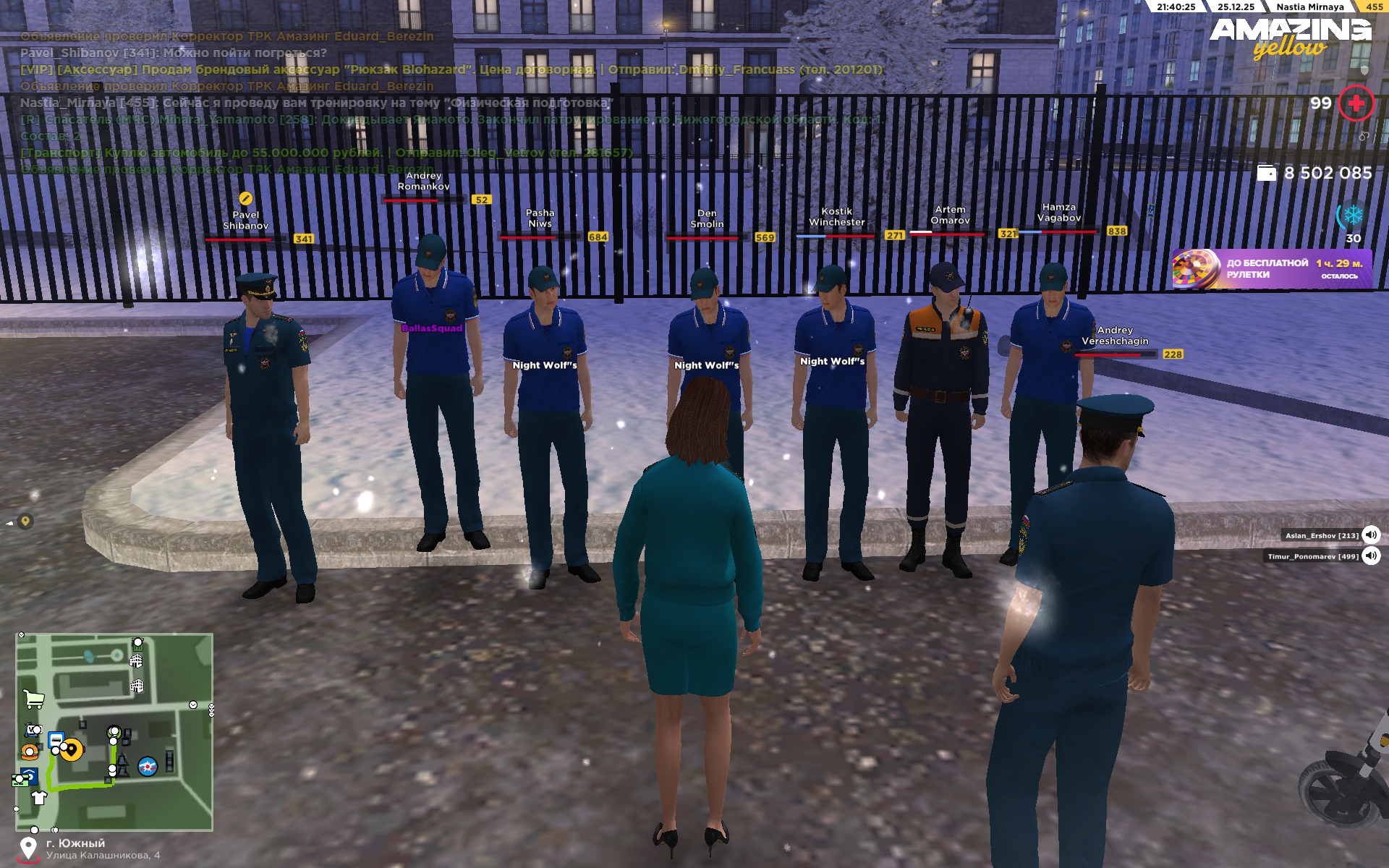
Task: Click the yellow pencil icon above Pavel Shibanov
Action: [245, 198]
